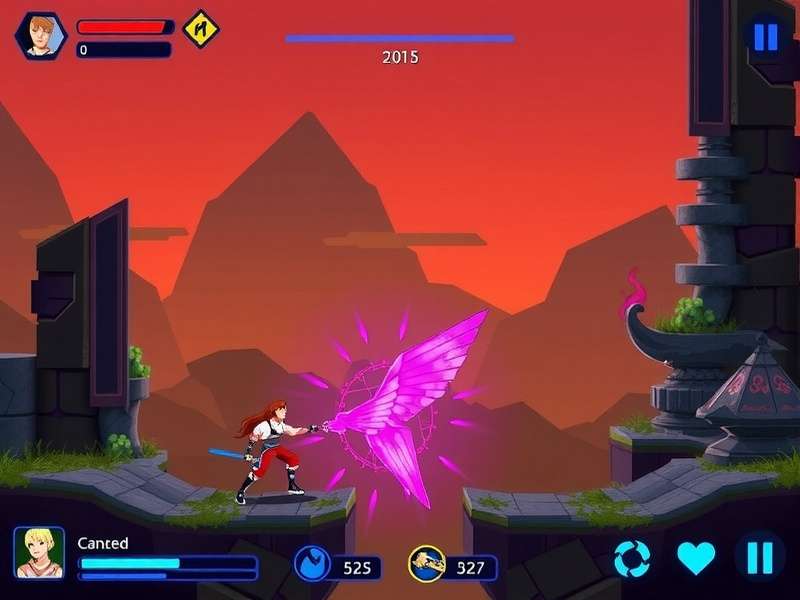This screenshot has width=800, height=600.
Task: Select the blonde Canted character portrait
Action: tap(39, 553)
